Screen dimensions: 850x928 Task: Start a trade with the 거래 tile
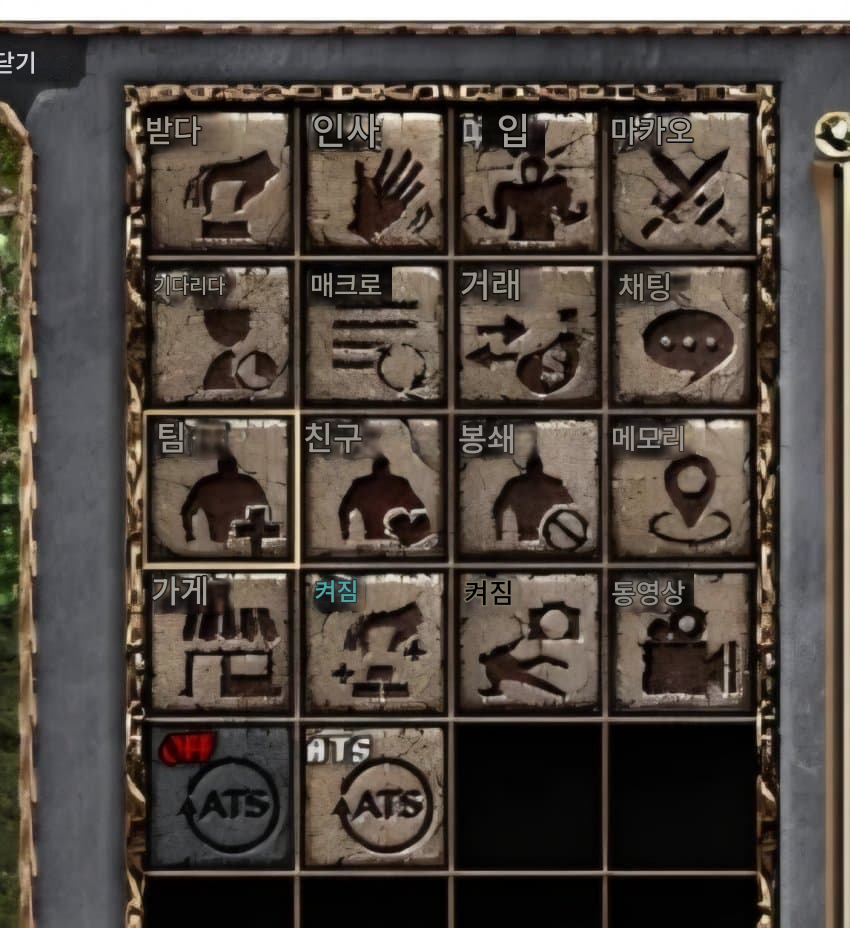point(529,334)
